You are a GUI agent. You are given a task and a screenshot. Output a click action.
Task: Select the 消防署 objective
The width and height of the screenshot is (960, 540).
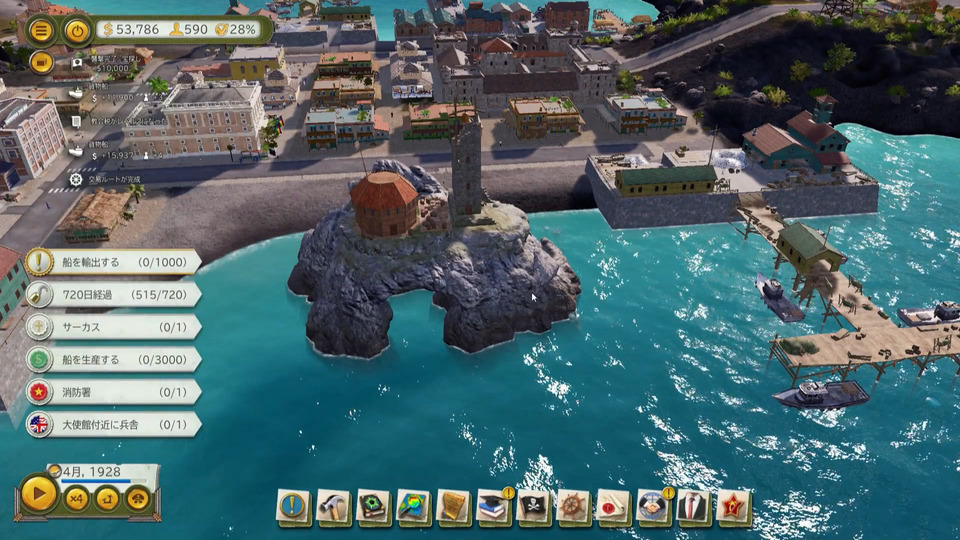[112, 391]
